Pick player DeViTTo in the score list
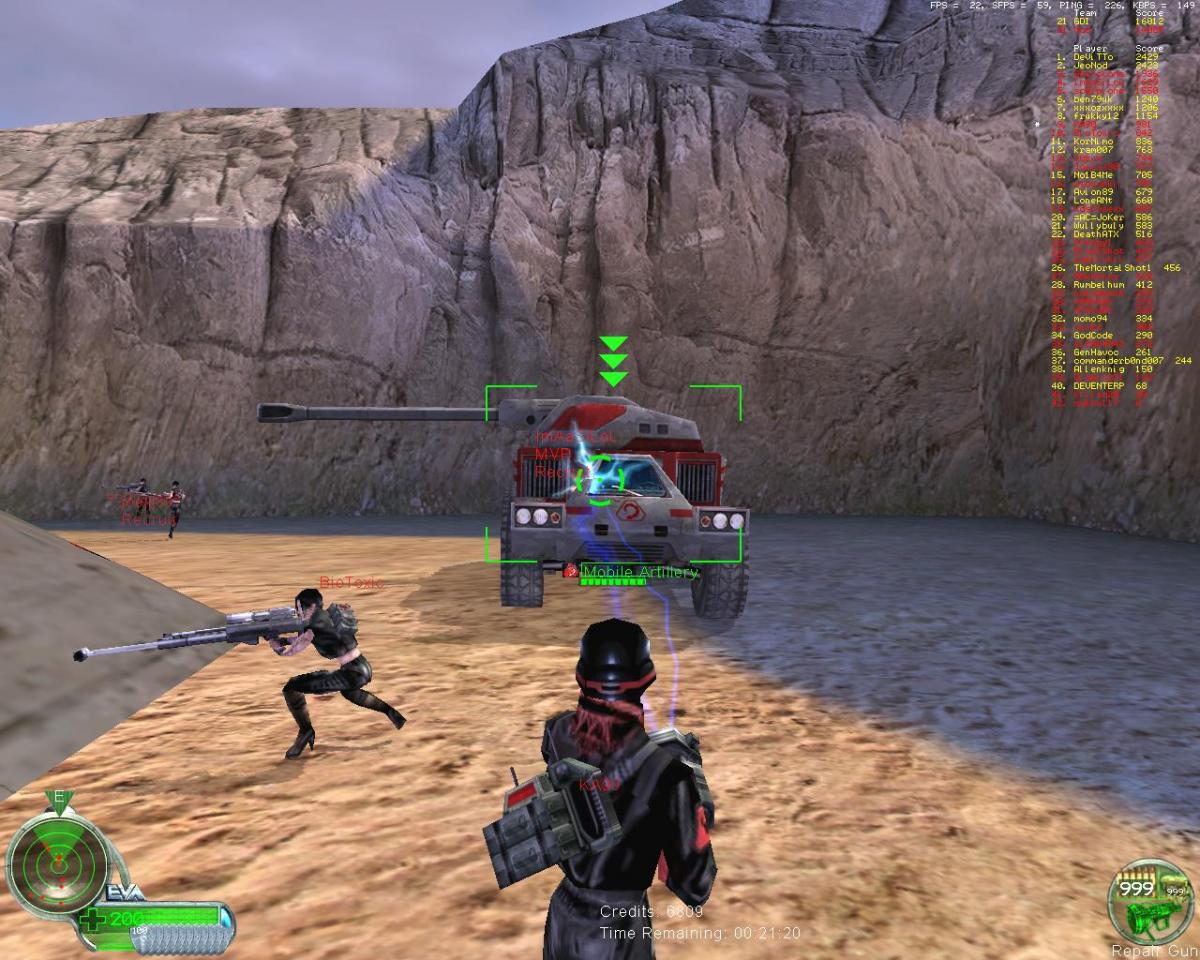The image size is (1200, 960). (1093, 57)
